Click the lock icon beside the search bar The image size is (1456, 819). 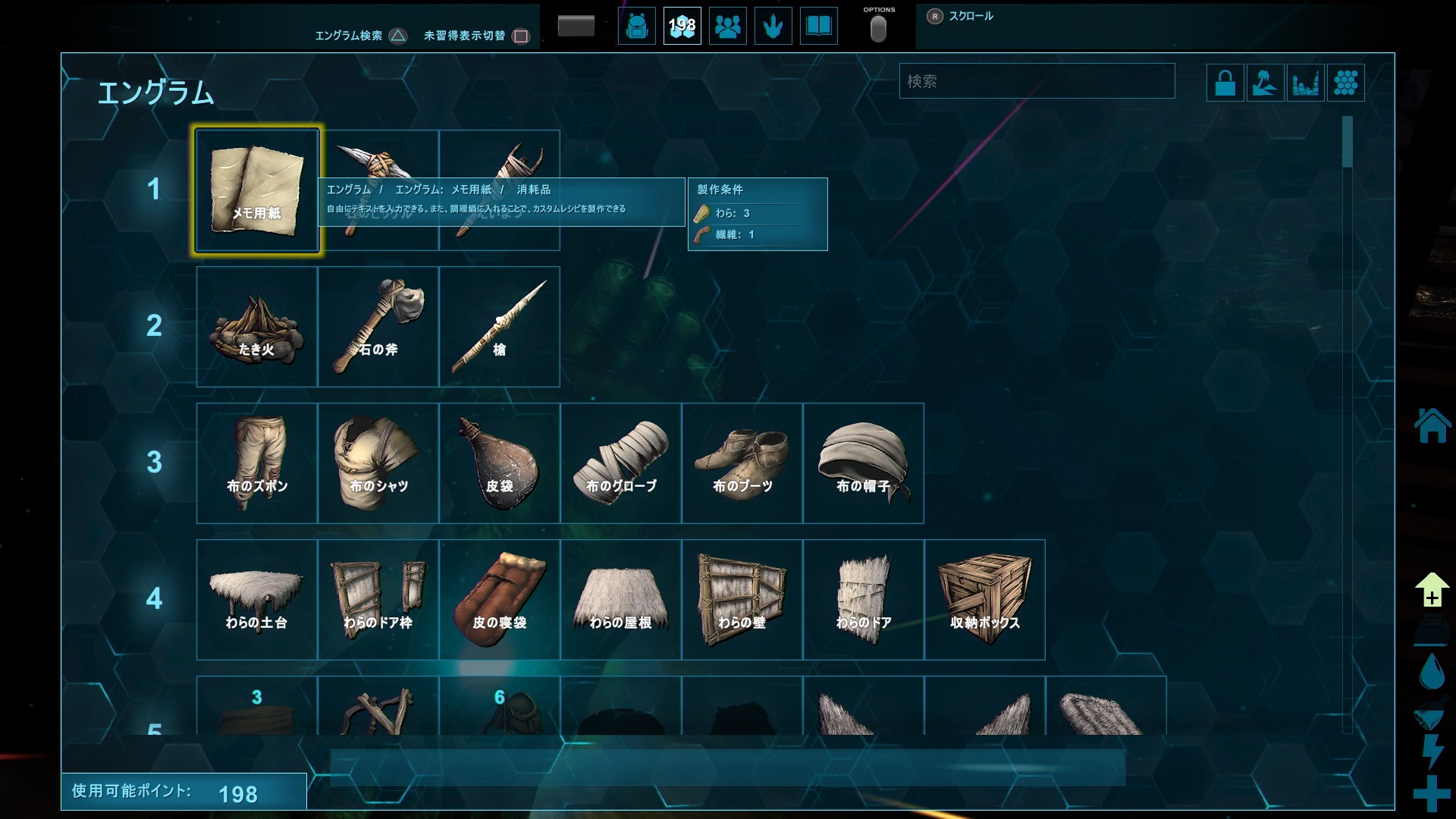click(1224, 82)
